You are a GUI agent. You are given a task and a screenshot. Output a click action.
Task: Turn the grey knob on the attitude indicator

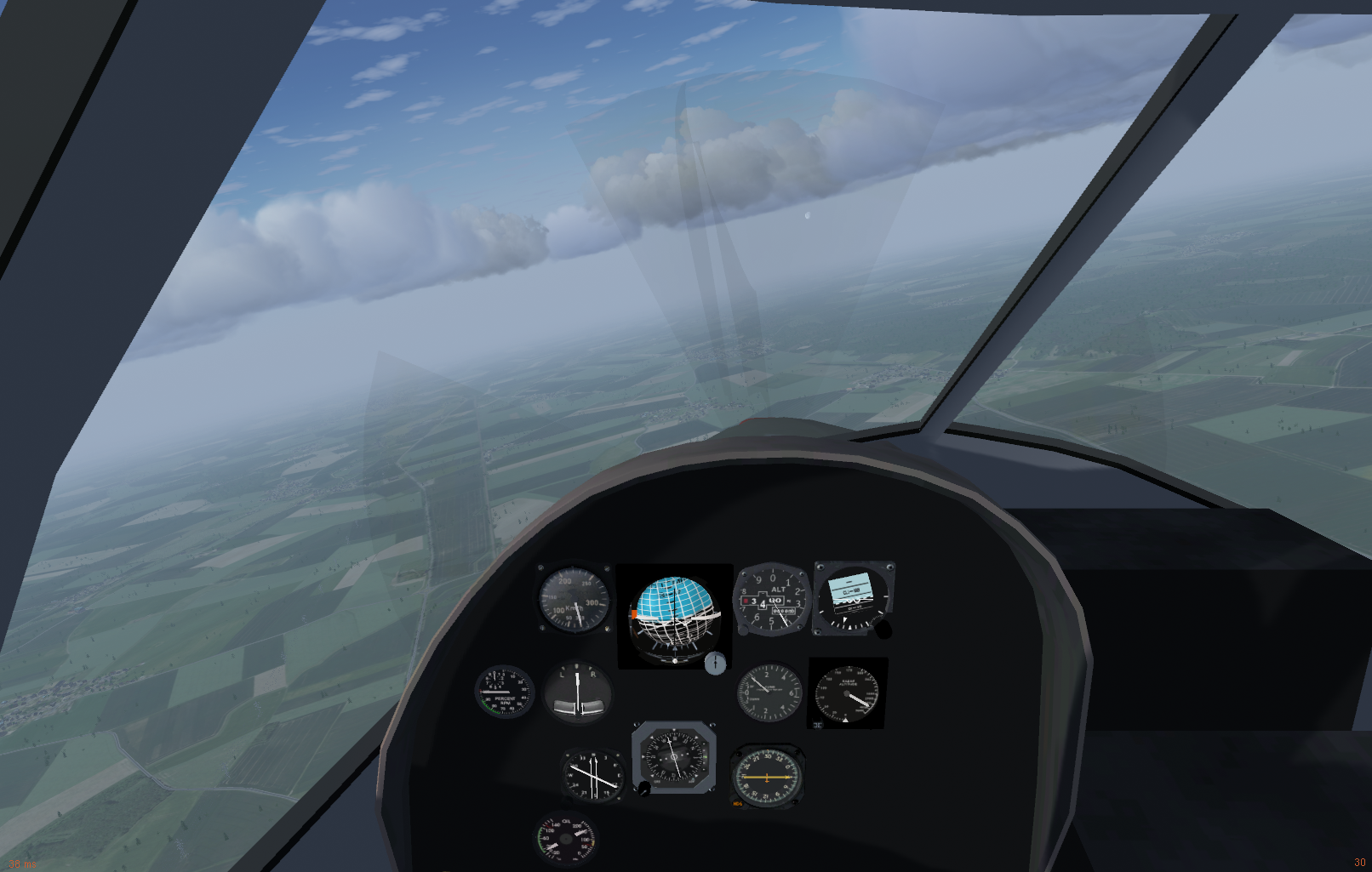(x=715, y=663)
